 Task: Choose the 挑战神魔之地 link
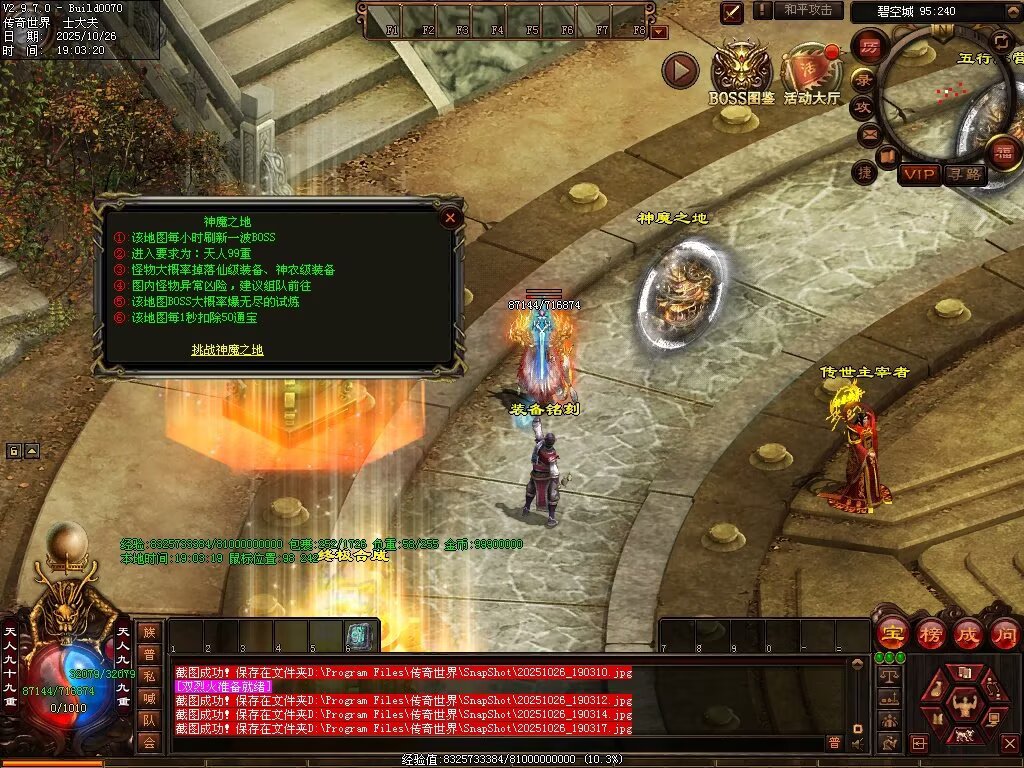(x=228, y=349)
